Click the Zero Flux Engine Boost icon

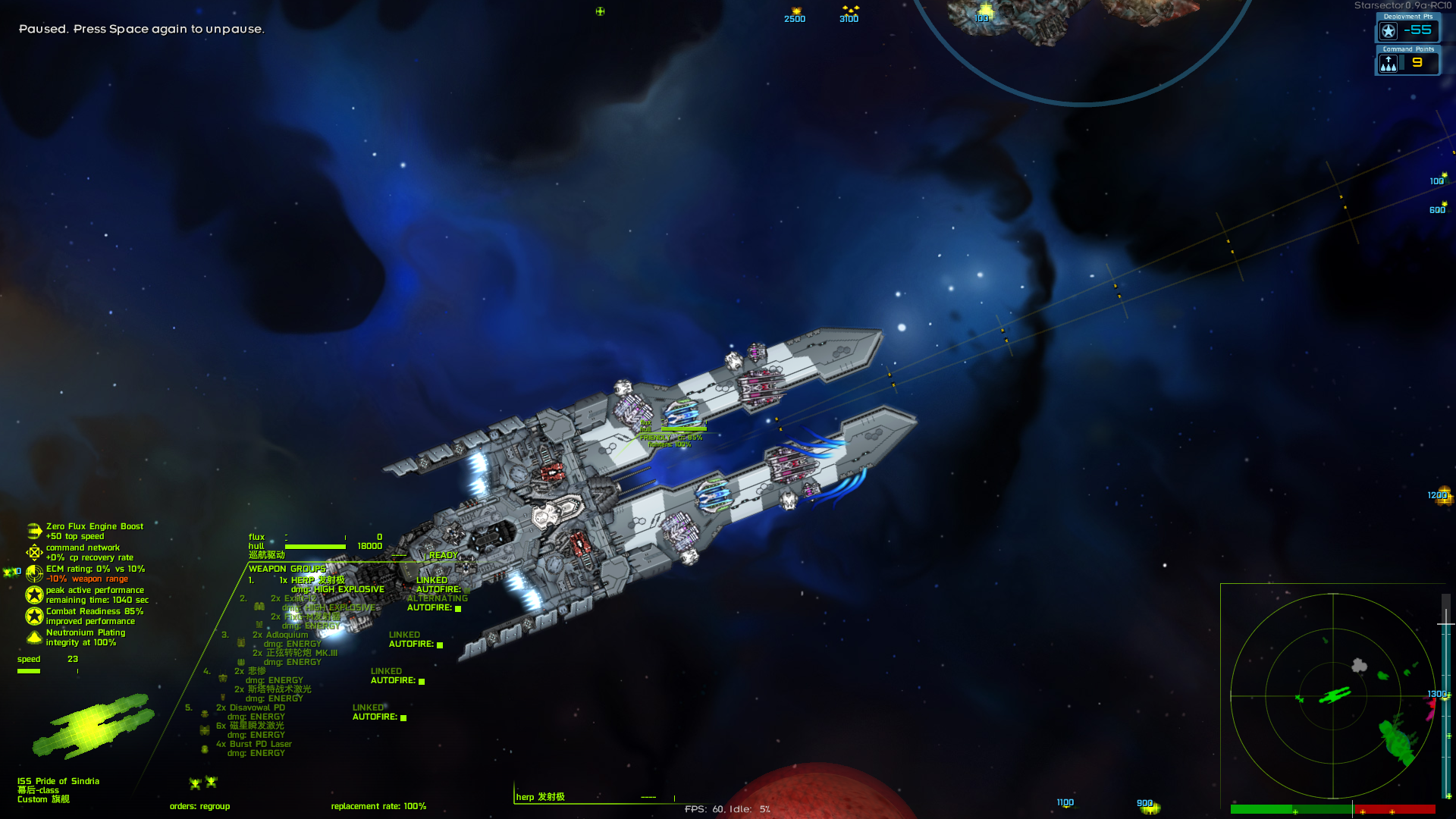34,531
